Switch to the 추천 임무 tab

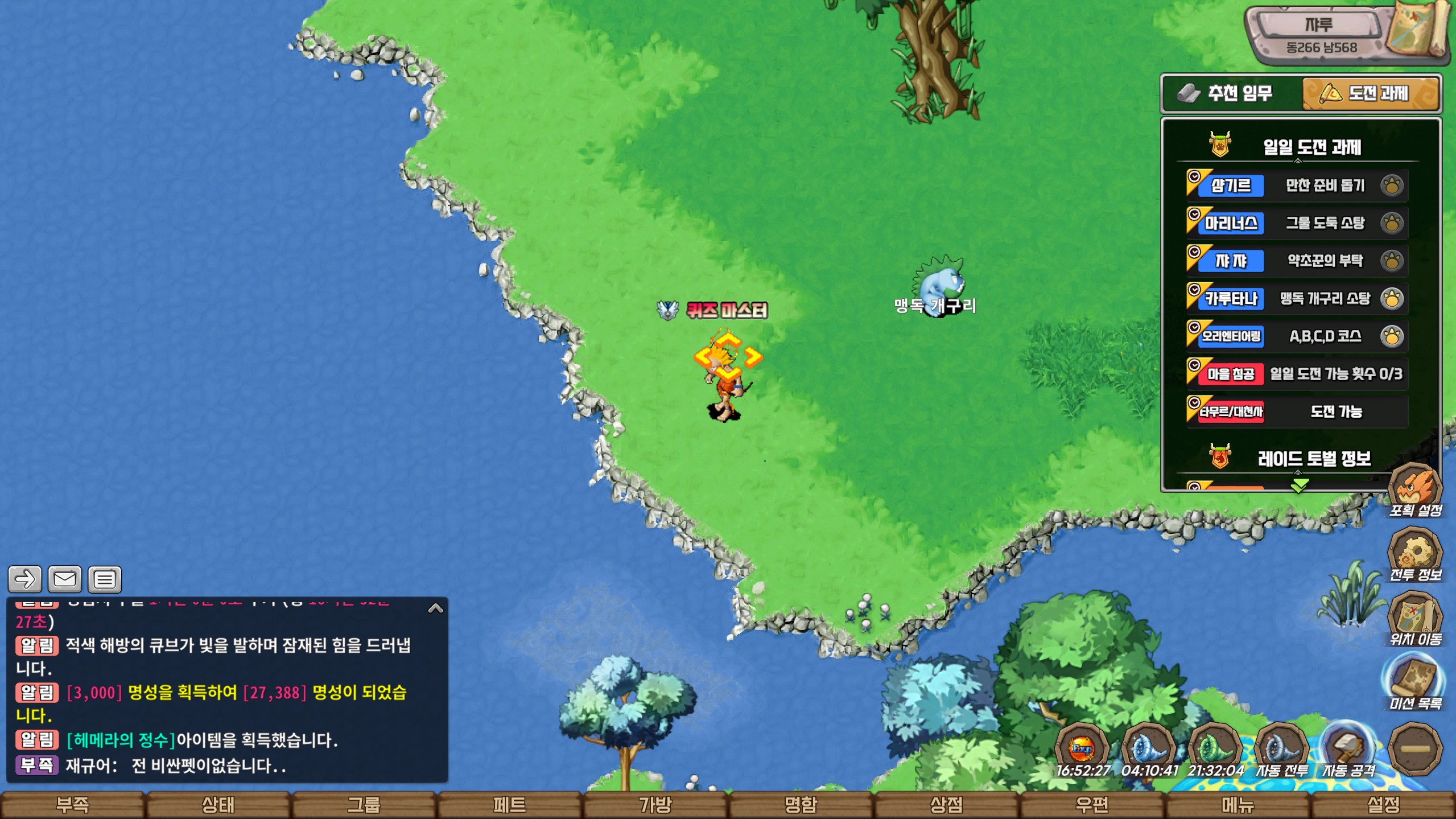tap(1232, 93)
